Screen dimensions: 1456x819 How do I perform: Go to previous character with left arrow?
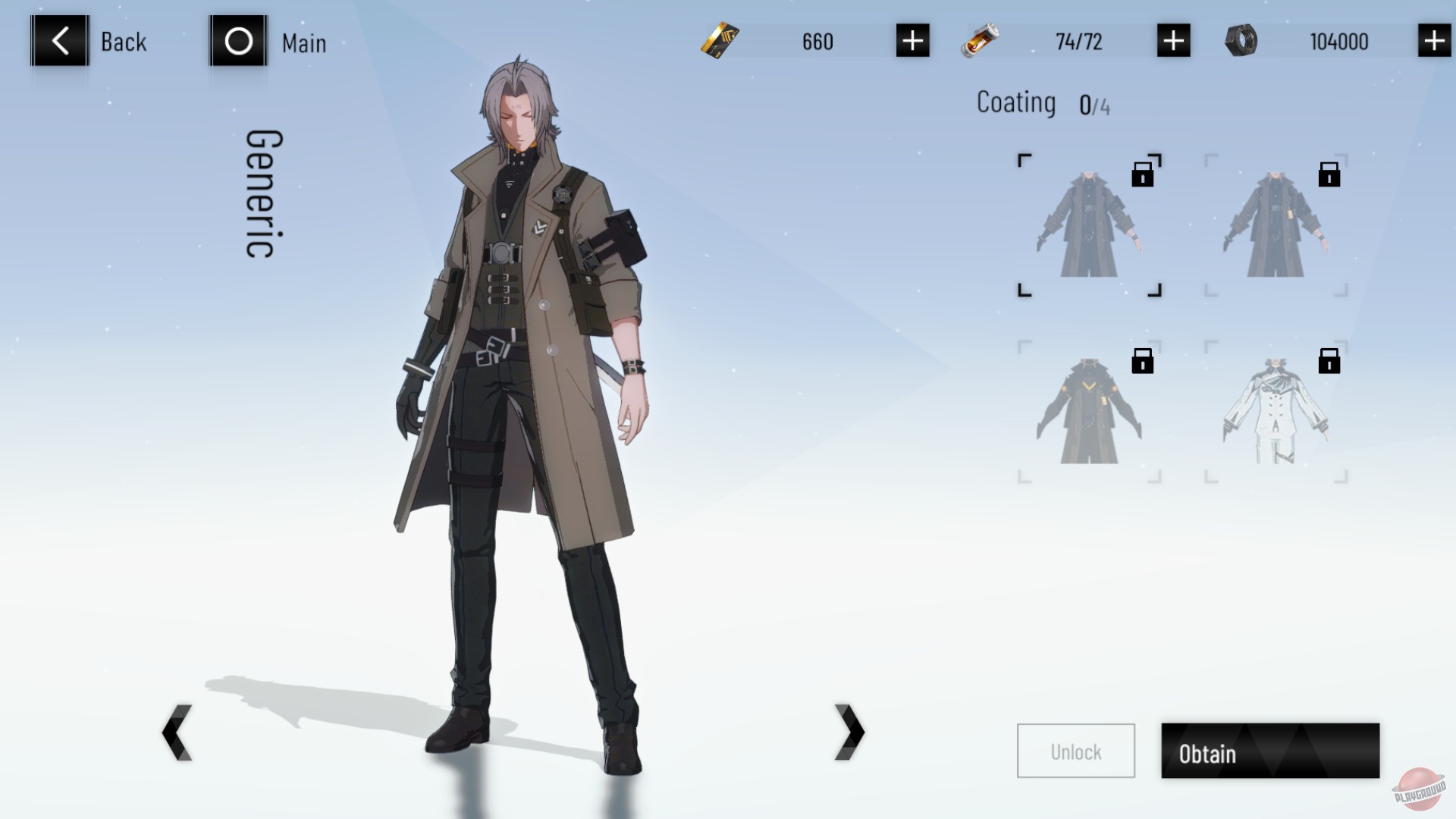[176, 732]
